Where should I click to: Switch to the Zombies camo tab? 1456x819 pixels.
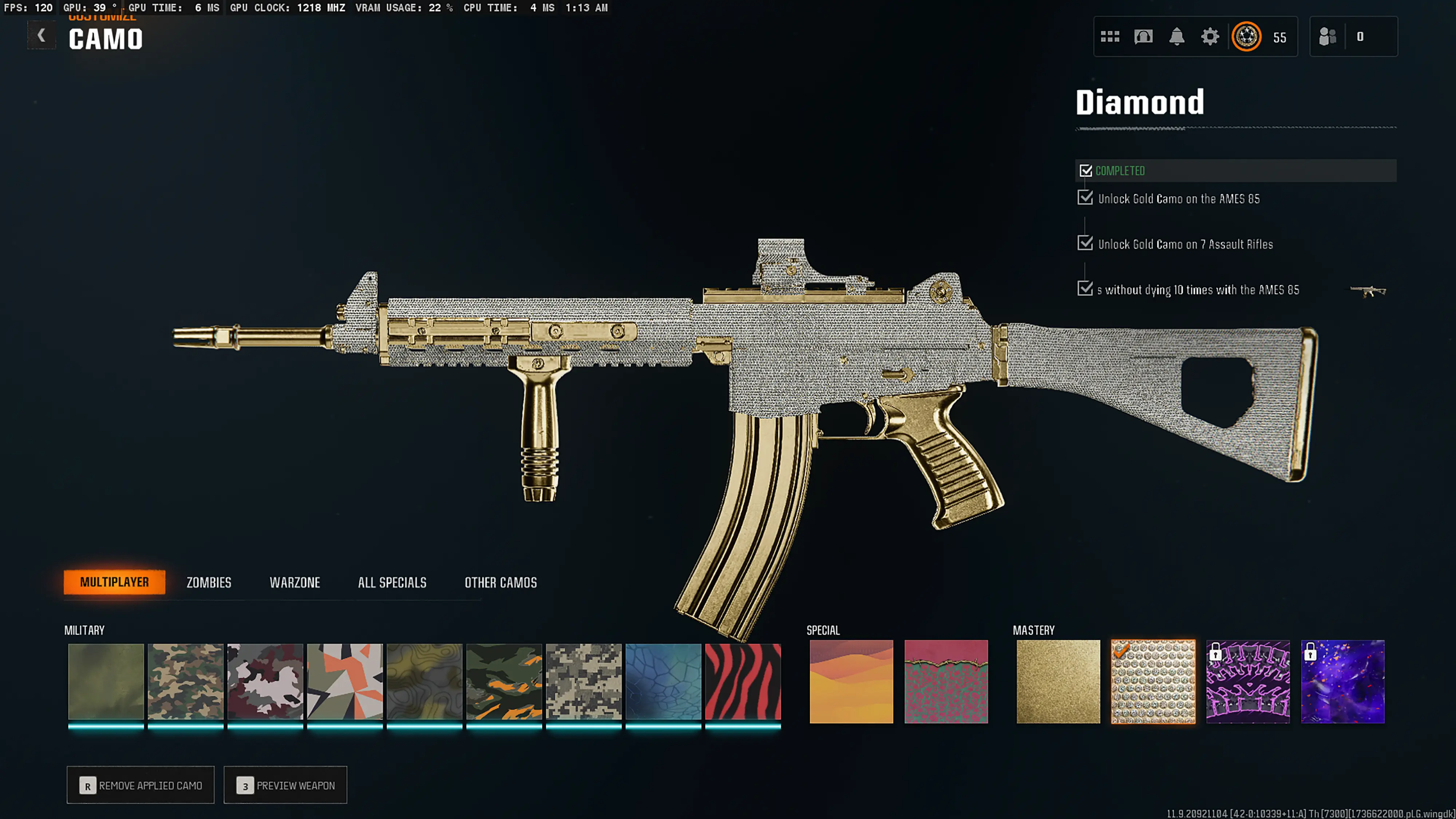209,582
